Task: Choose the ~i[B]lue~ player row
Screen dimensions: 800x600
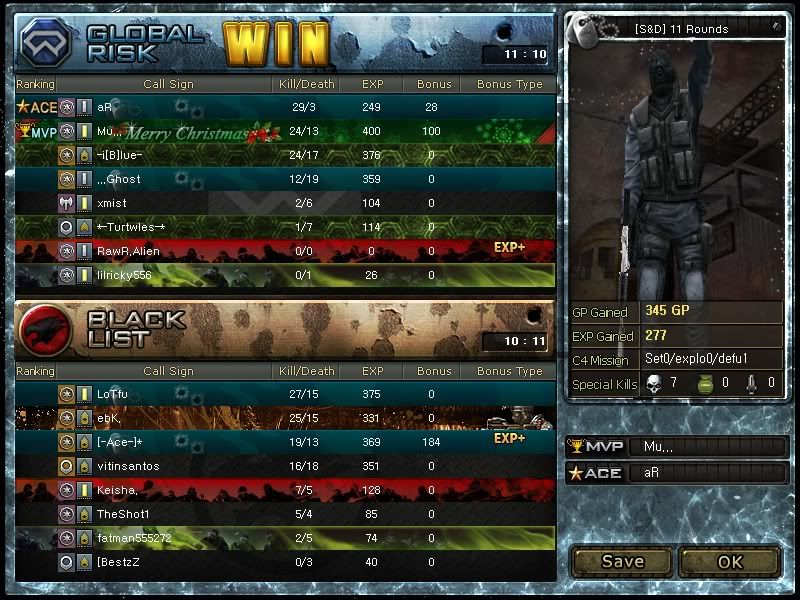Action: point(285,155)
